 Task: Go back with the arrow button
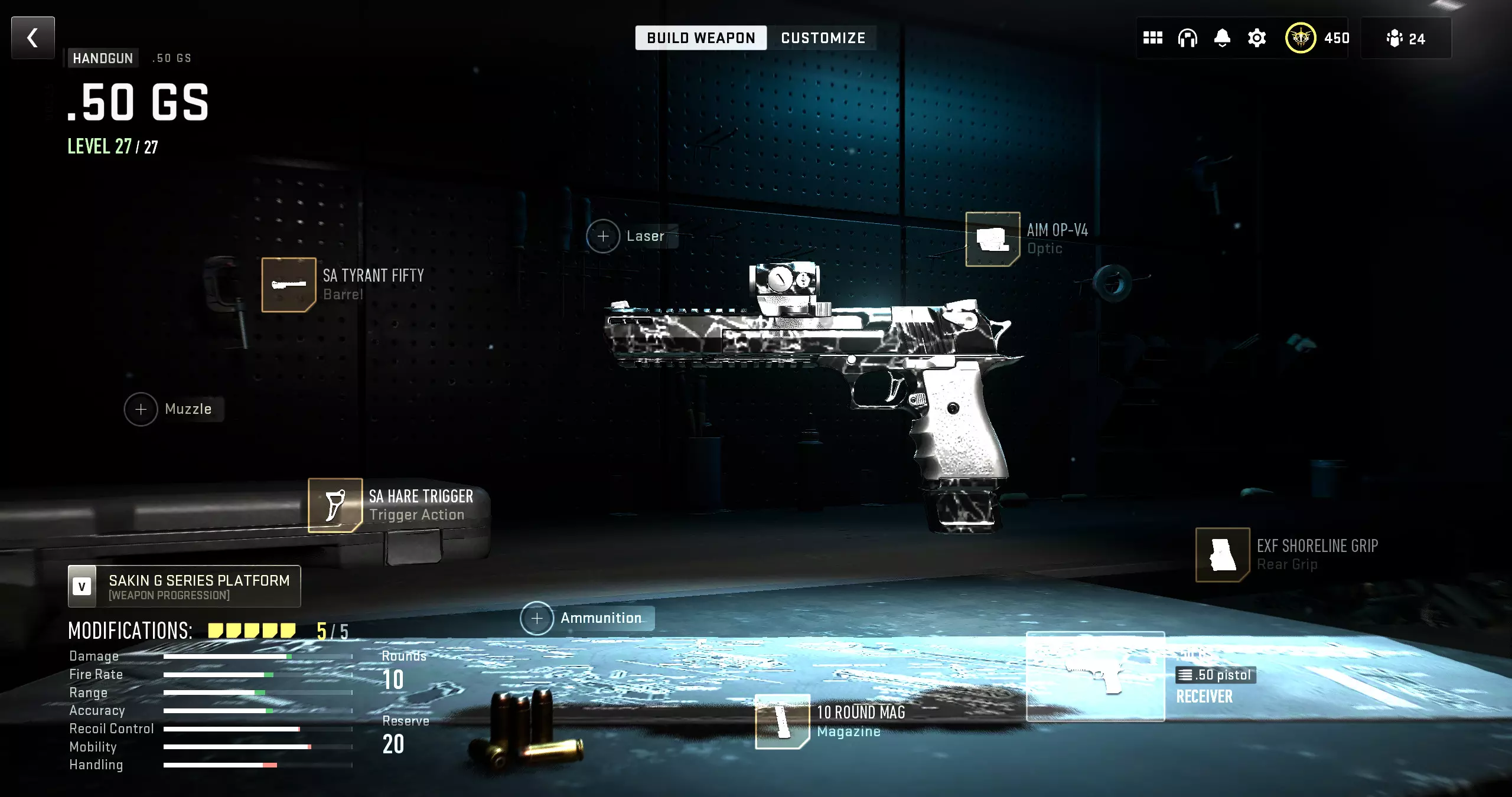(x=33, y=38)
